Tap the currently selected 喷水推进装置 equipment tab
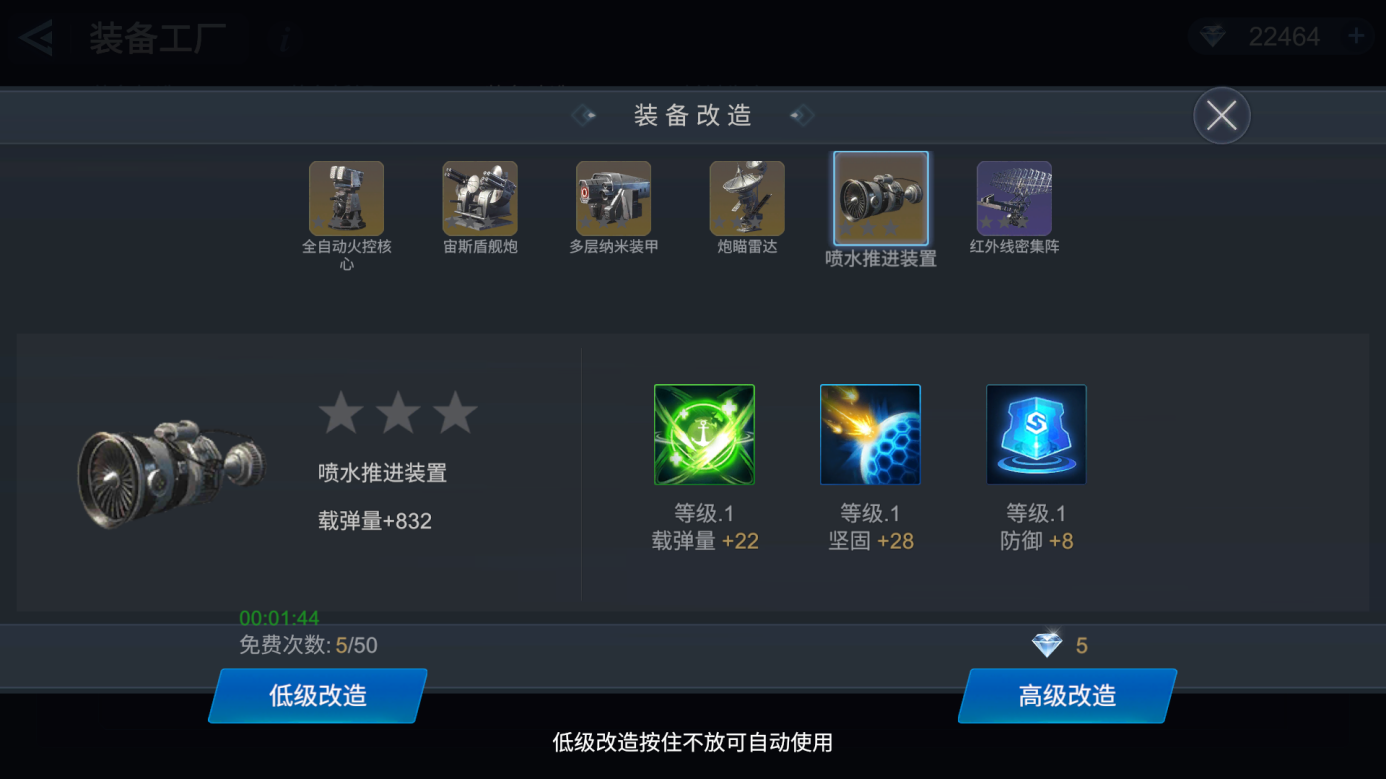This screenshot has width=1386, height=779. (x=880, y=197)
